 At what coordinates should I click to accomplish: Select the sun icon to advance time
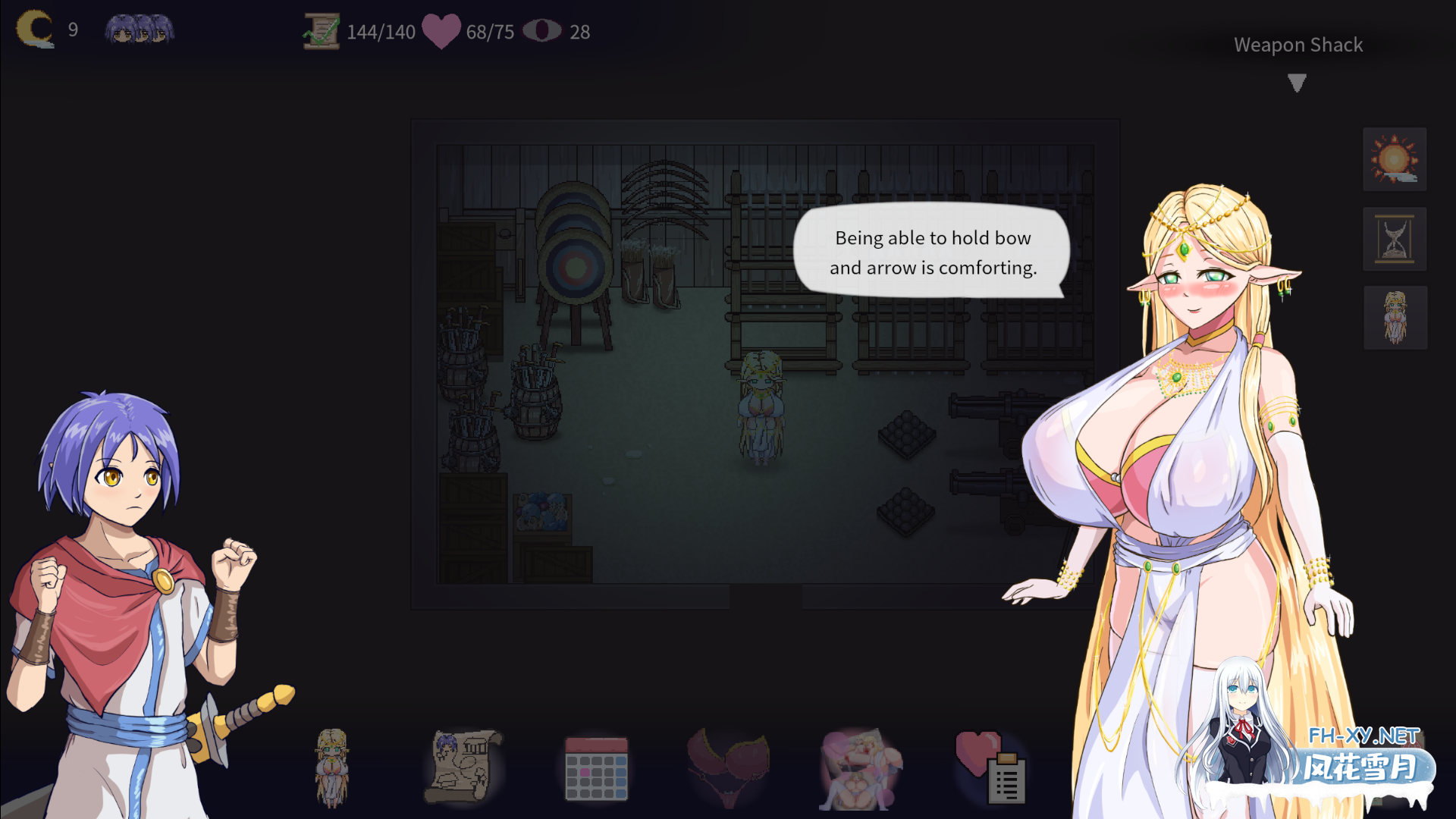pyautogui.click(x=1395, y=159)
